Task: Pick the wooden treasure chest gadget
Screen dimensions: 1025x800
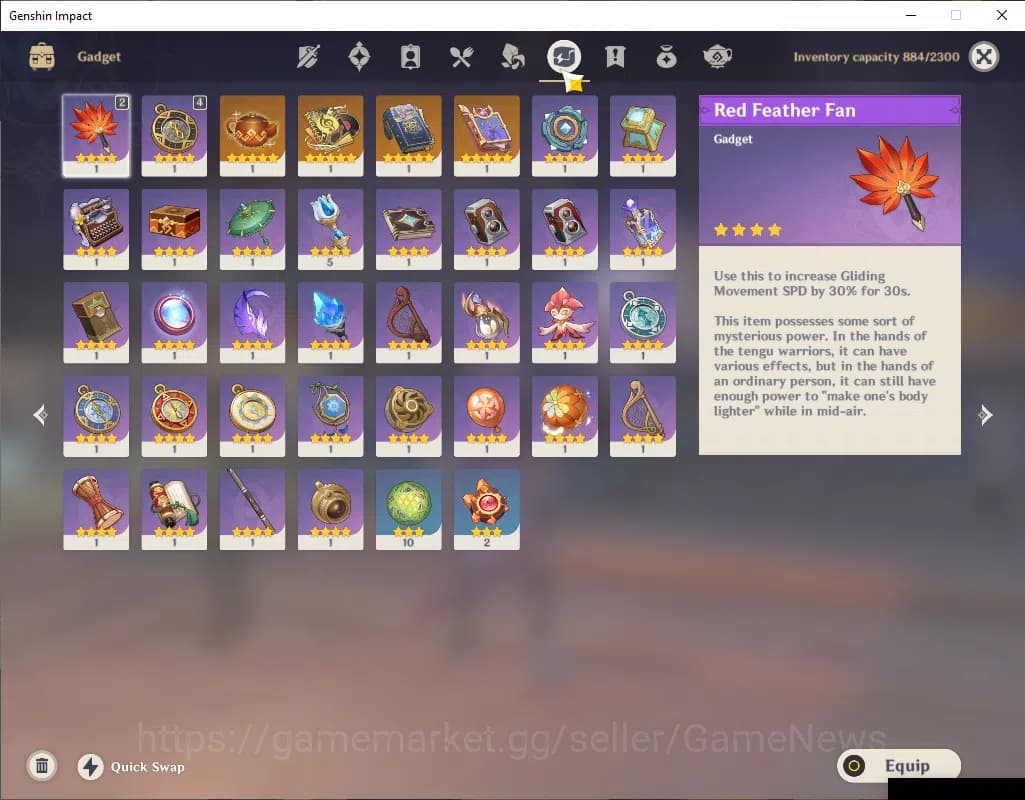Action: pos(174,228)
